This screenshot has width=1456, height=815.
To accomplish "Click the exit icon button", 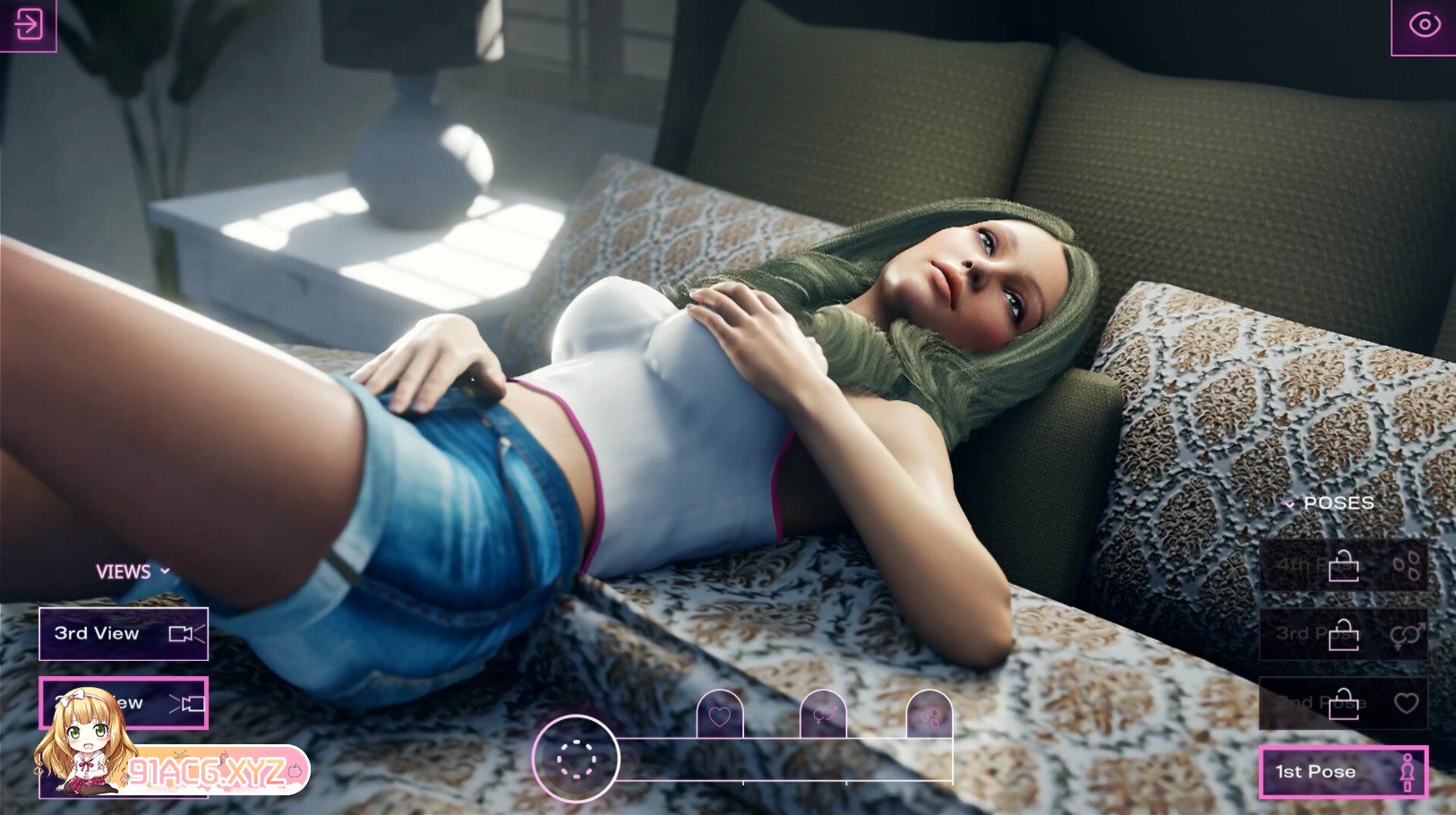I will (x=28, y=24).
